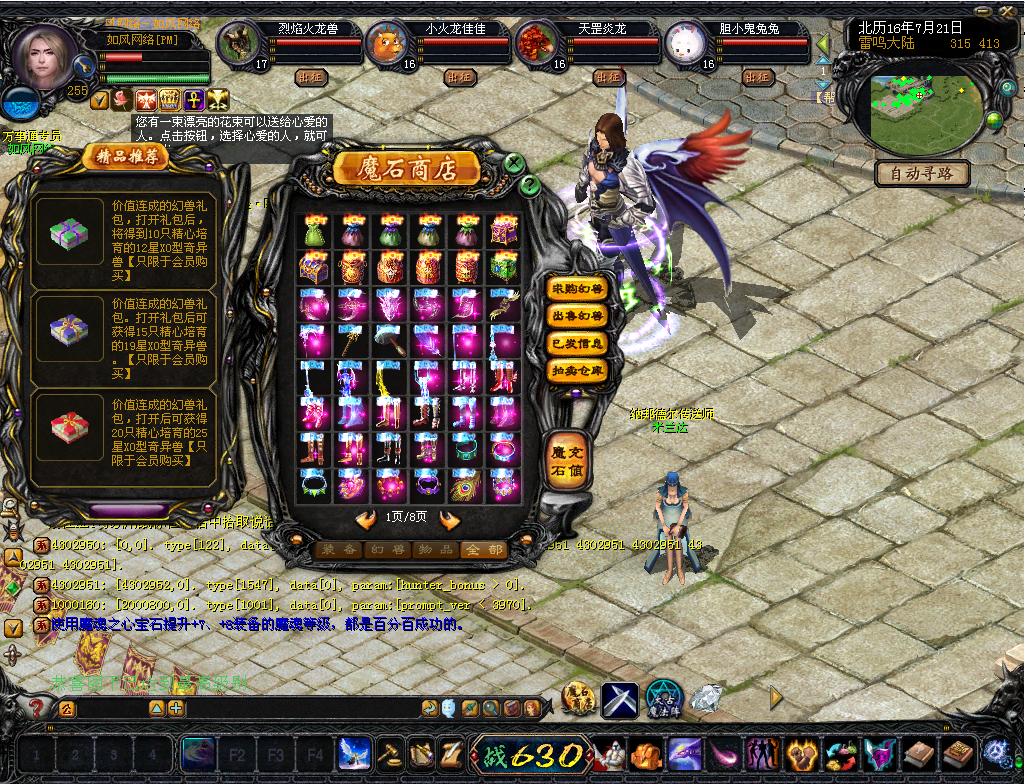Go to the next shop page arrow

(450, 518)
